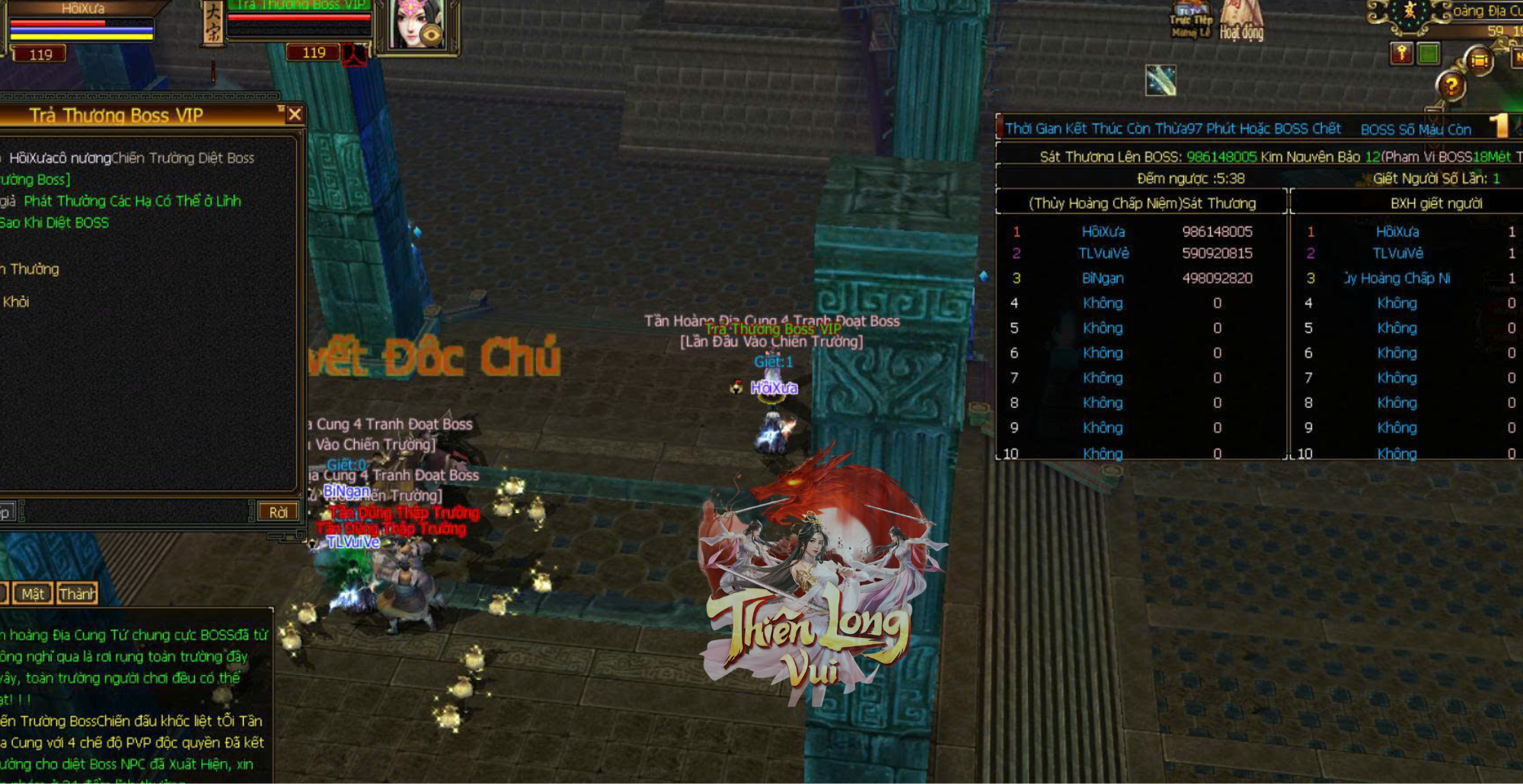Viewport: 1523px width, 784px height.
Task: Click the yellow question mark help button
Action: point(1451,87)
